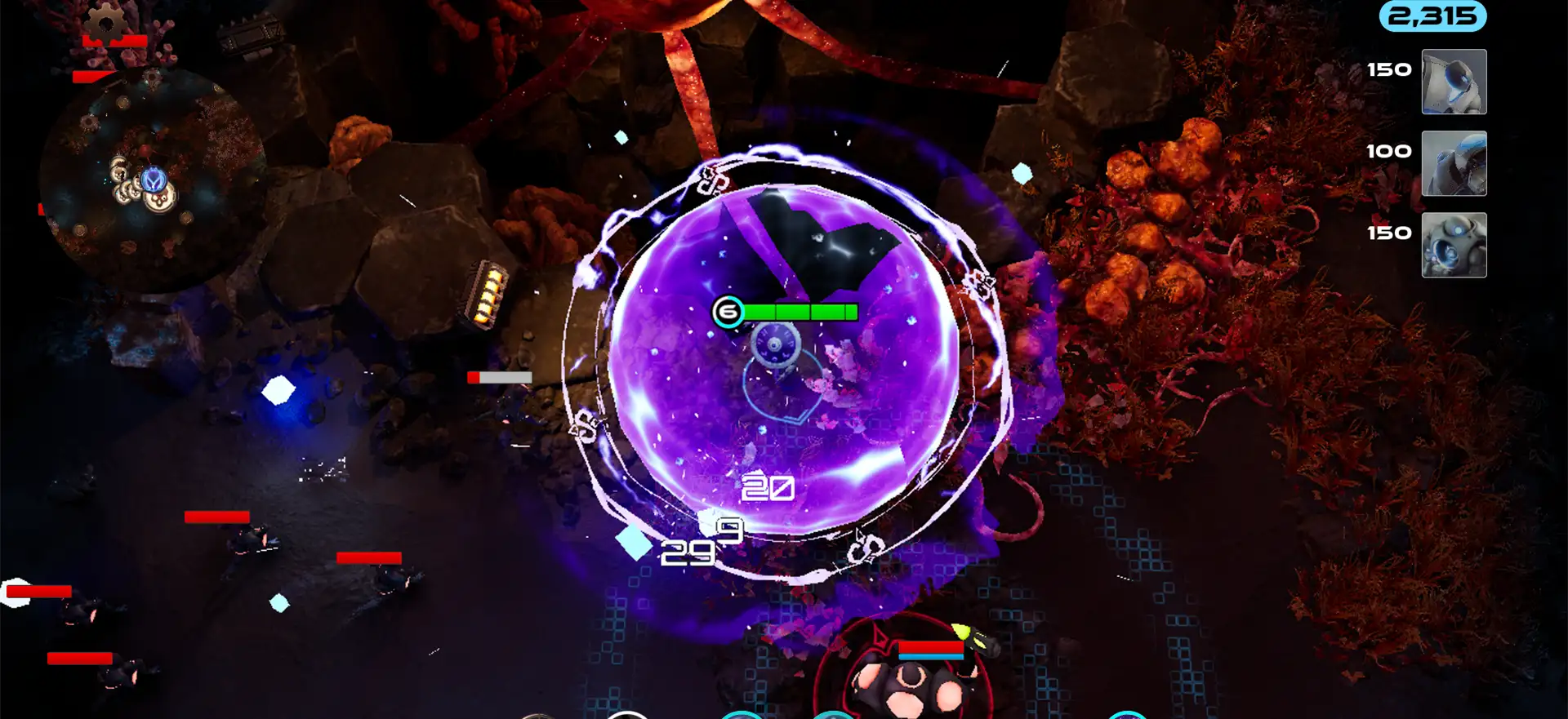This screenshot has width=1568, height=719.
Task: Open settings with the gear icon
Action: [105, 22]
